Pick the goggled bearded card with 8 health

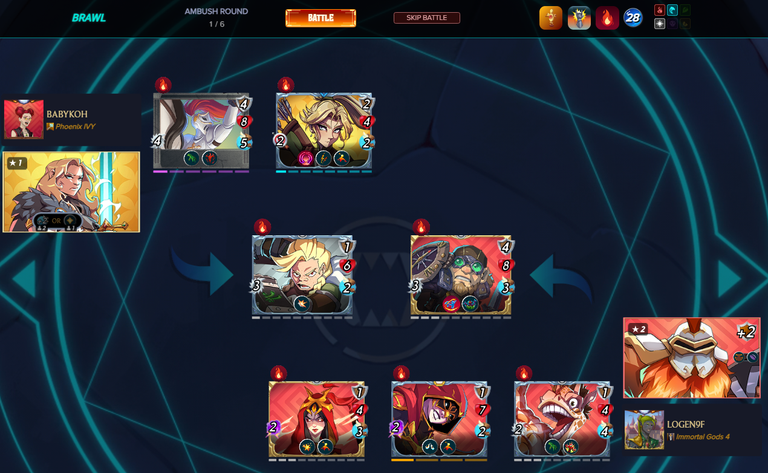[x=461, y=275]
